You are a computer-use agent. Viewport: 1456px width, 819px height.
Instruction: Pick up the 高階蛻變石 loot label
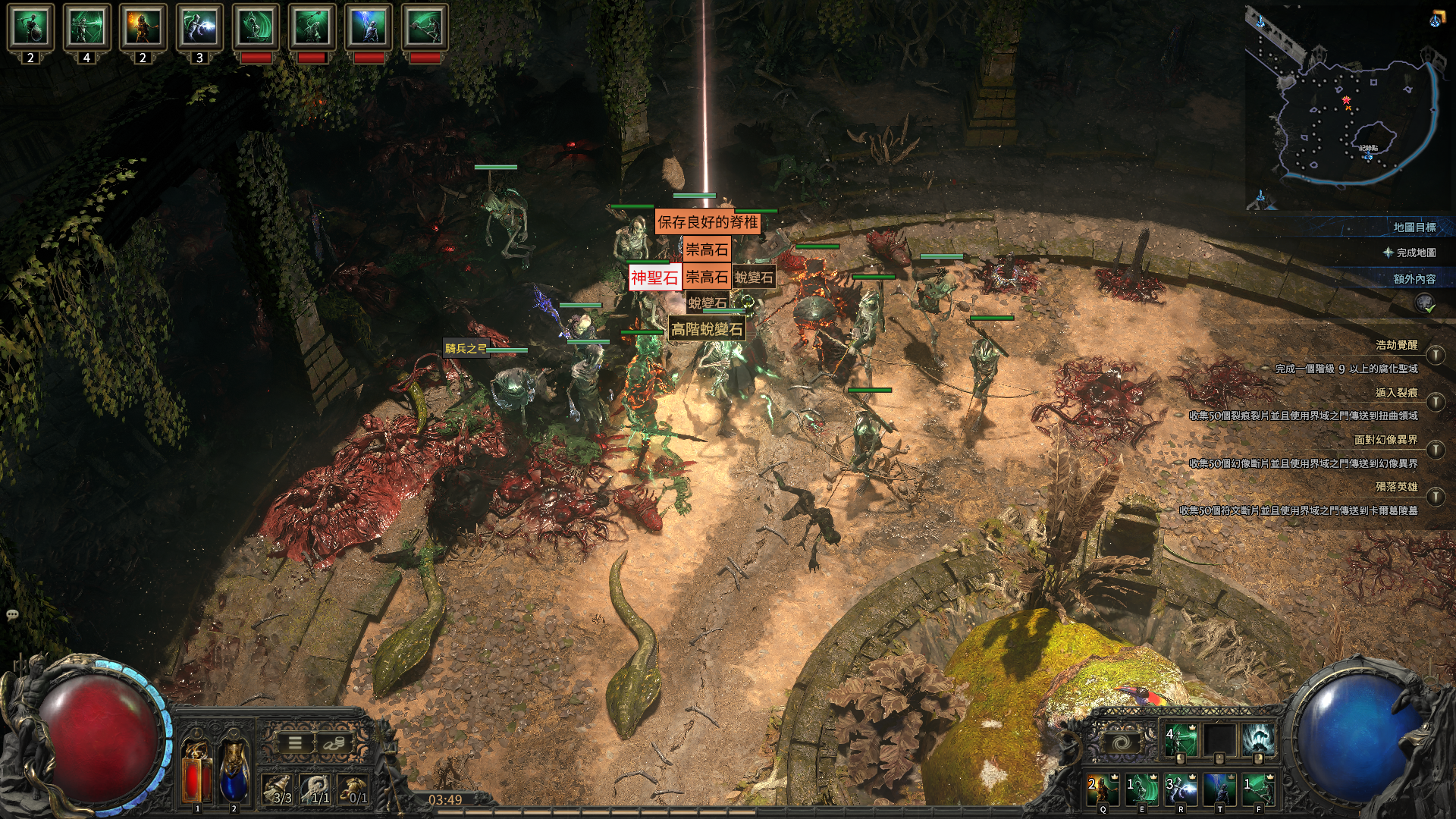[x=706, y=329]
